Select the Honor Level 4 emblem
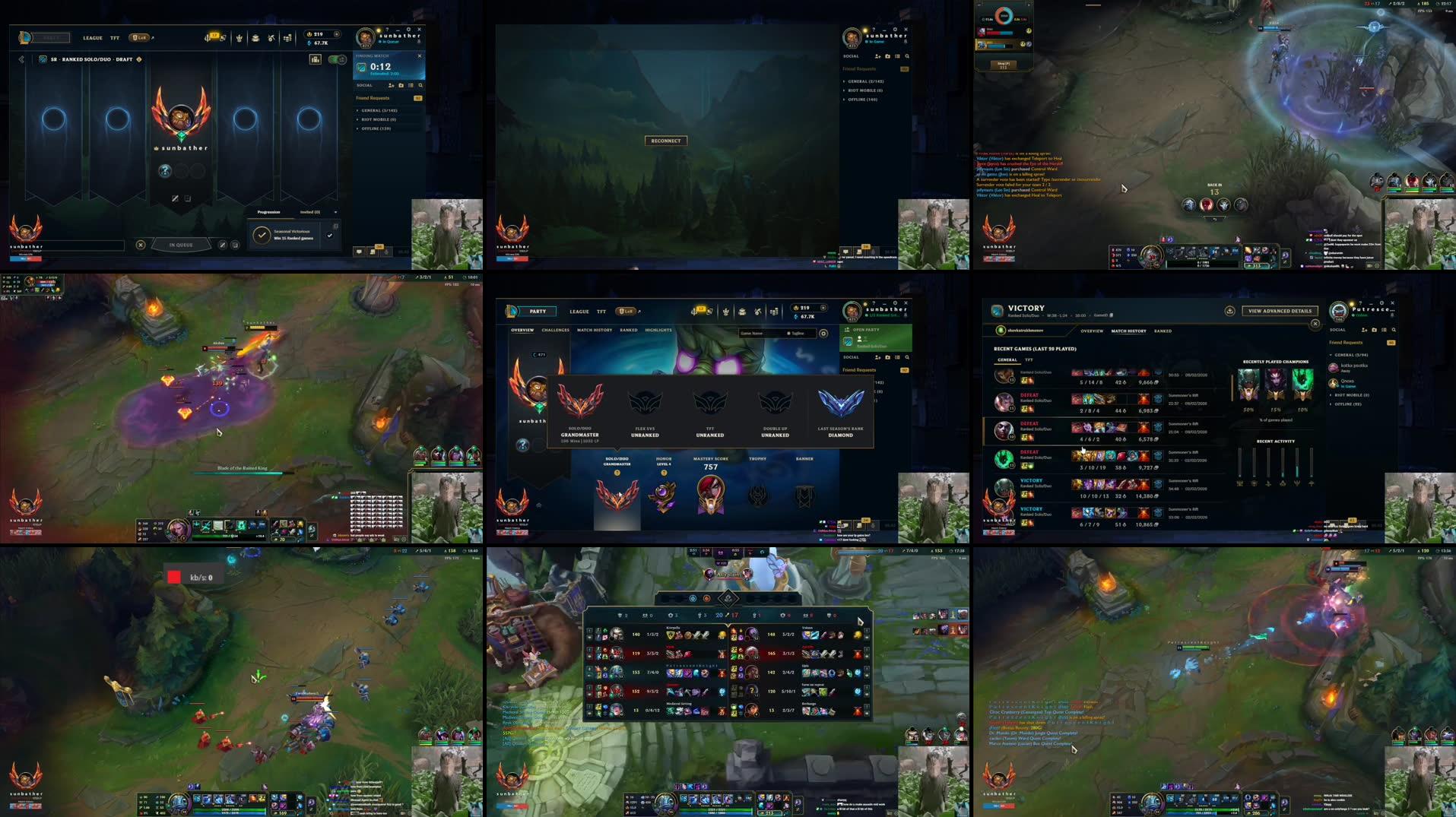This screenshot has height=817, width=1456. [x=663, y=495]
